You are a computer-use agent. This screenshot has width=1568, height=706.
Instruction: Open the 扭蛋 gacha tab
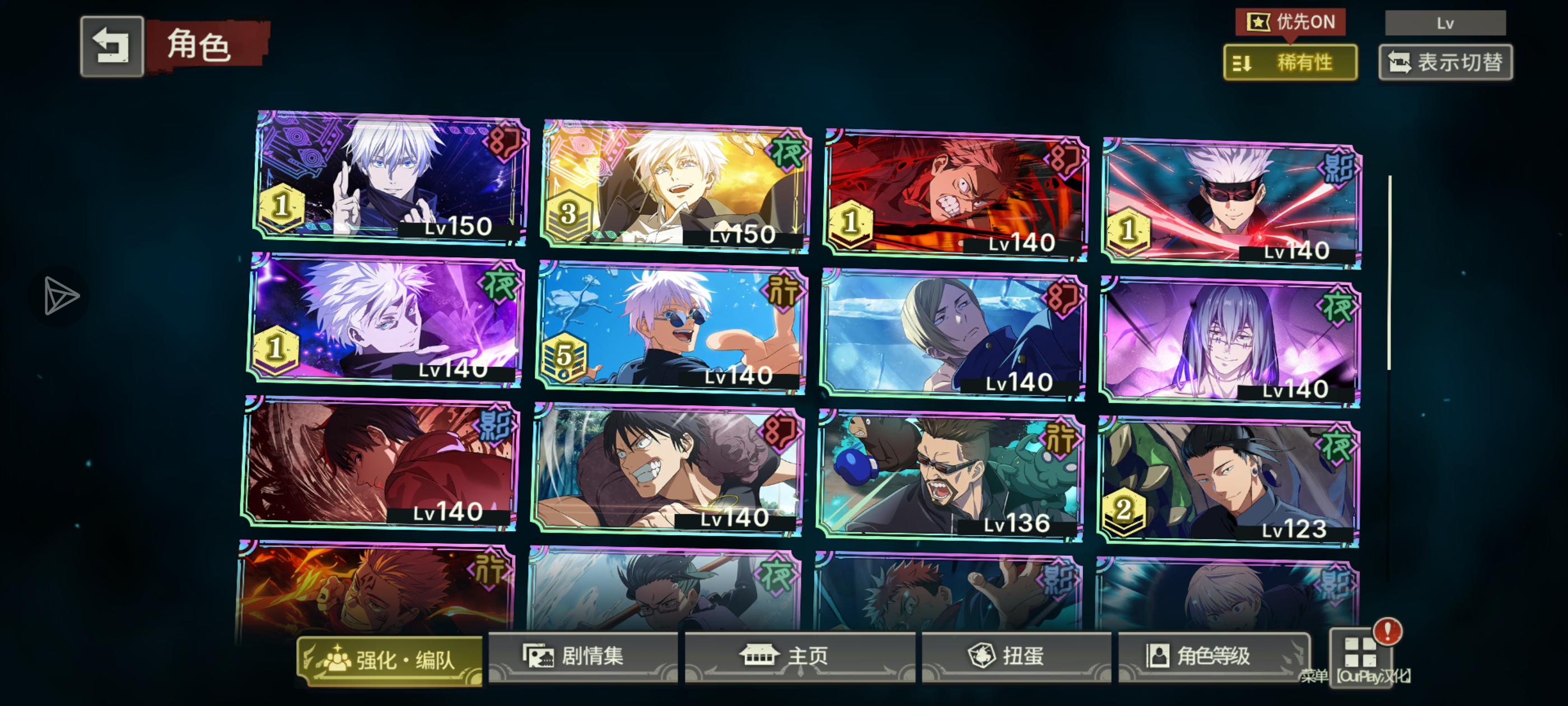click(x=1016, y=656)
